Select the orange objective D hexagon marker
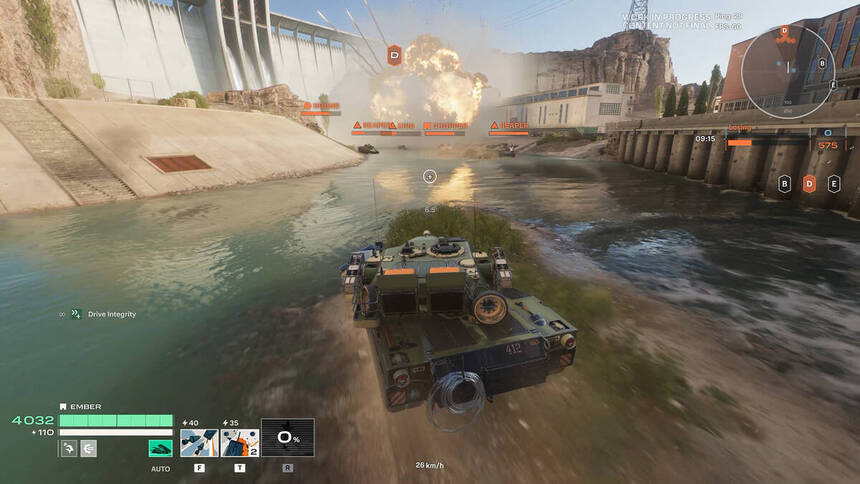Viewport: 860px width, 484px height. click(x=810, y=184)
